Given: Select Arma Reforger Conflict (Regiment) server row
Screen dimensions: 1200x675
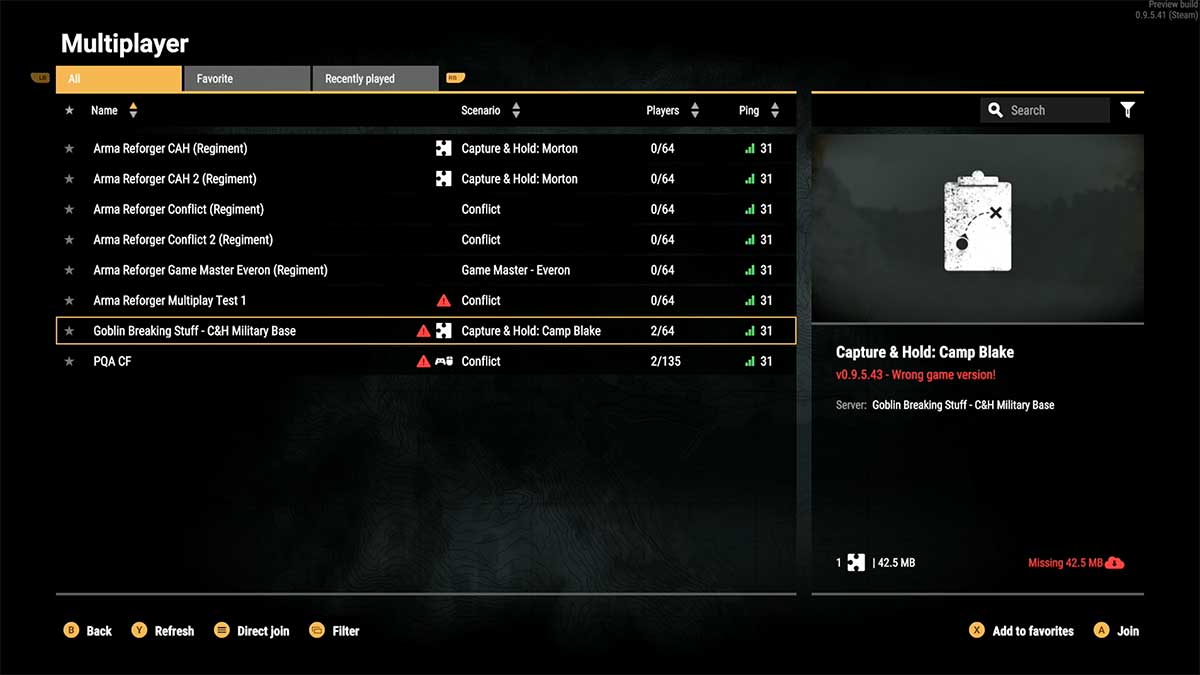Looking at the screenshot, I should 179,209.
